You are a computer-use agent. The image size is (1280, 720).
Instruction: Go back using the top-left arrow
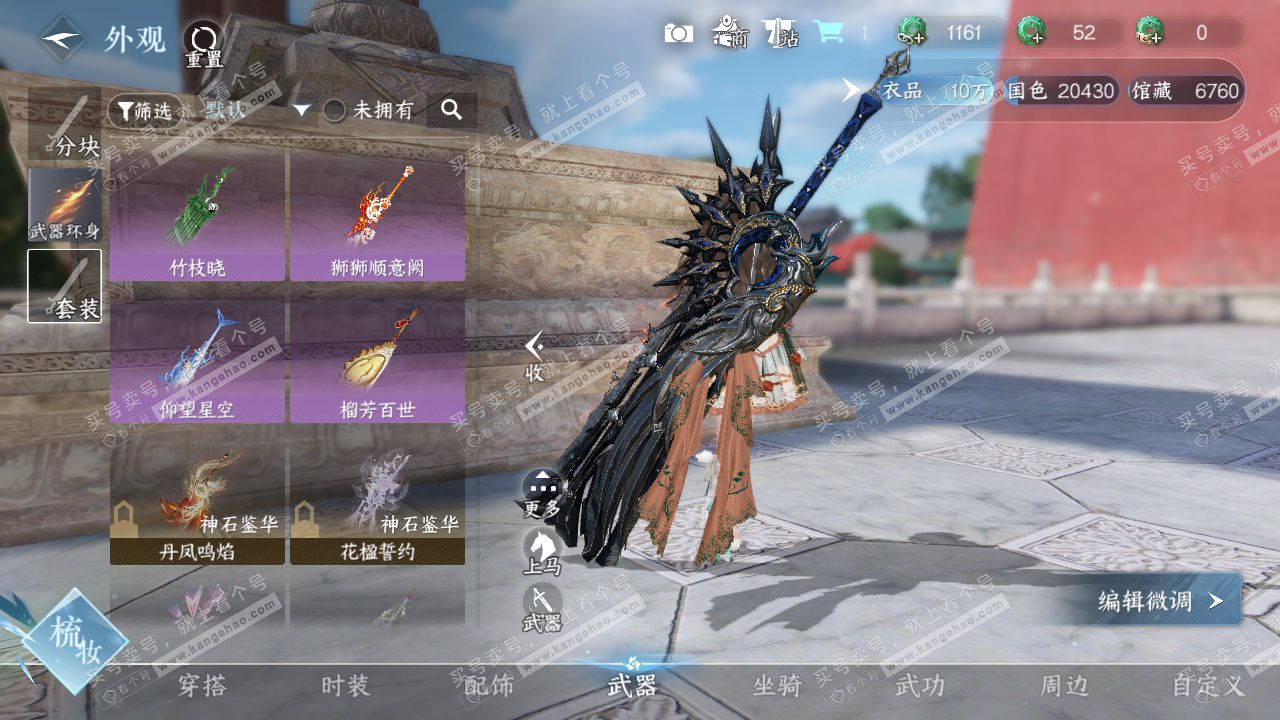click(62, 39)
